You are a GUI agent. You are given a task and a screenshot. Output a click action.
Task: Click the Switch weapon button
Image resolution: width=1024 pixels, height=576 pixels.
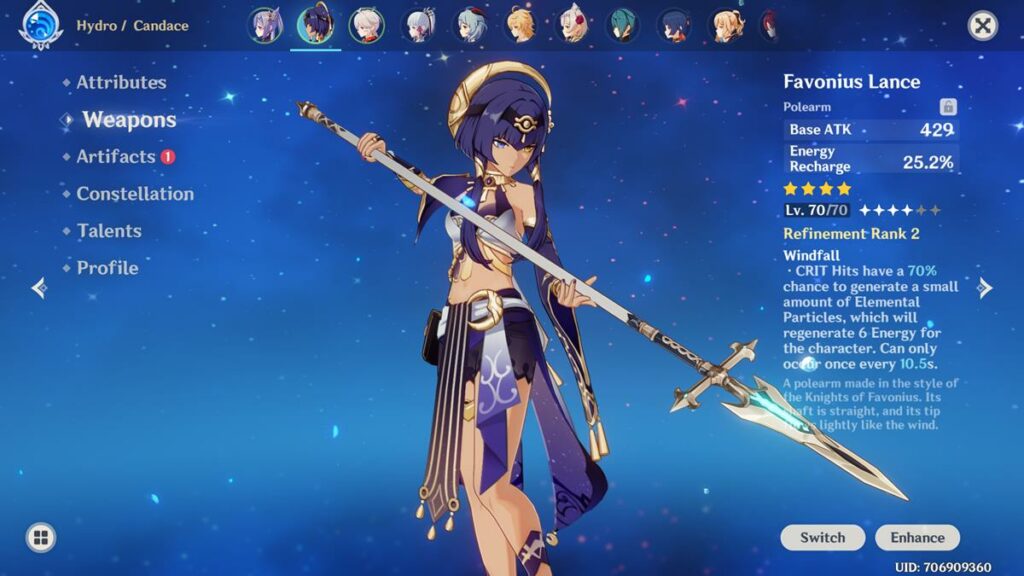823,538
